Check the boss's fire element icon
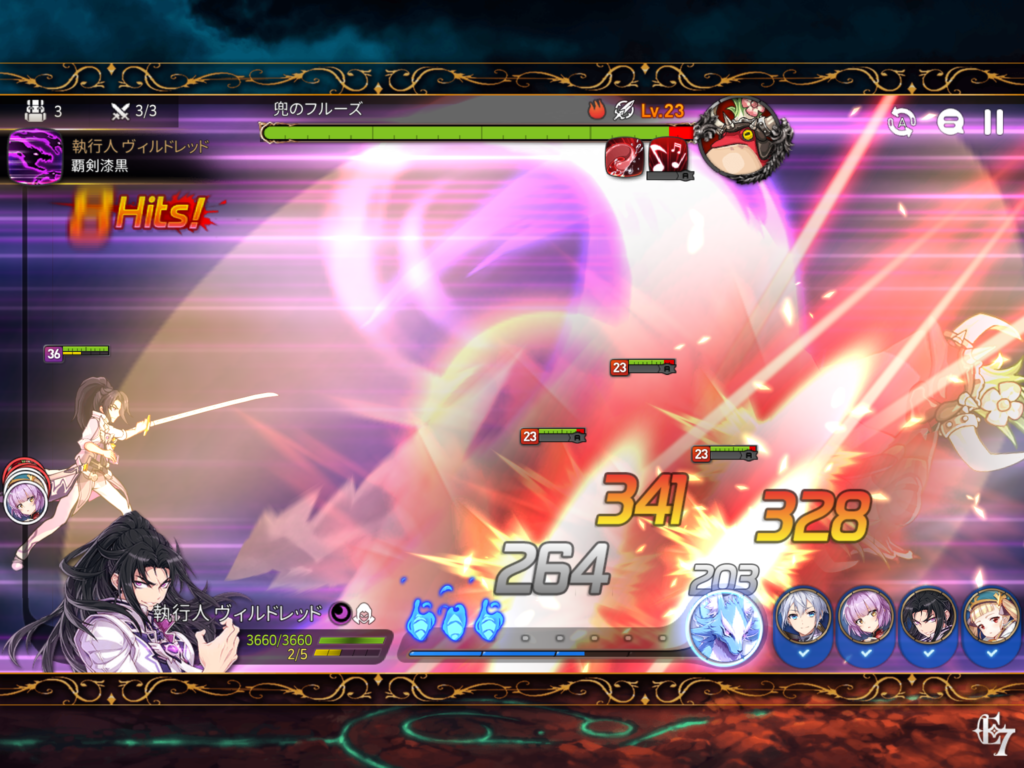The height and width of the screenshot is (768, 1024). tap(597, 109)
